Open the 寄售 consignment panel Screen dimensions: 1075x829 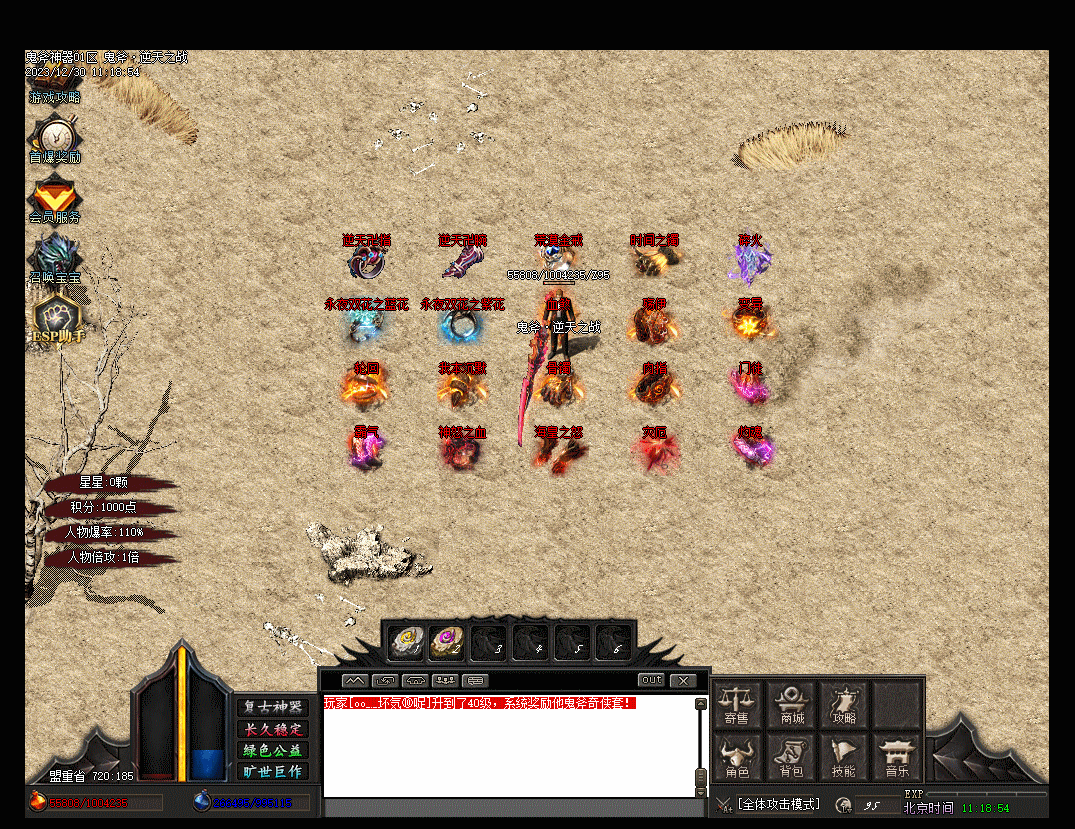click(737, 704)
